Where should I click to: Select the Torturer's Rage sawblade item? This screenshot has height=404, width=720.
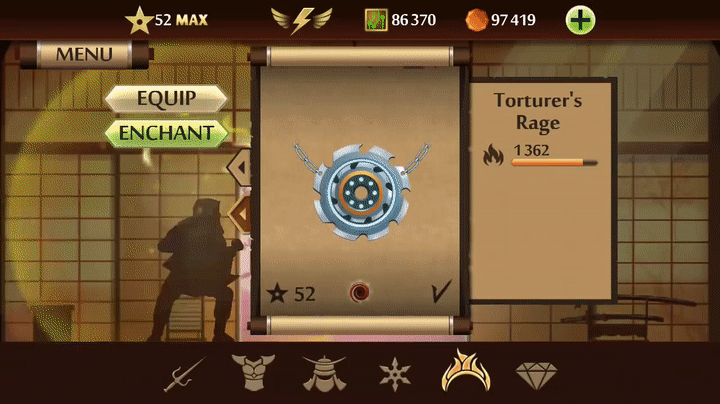(x=361, y=190)
